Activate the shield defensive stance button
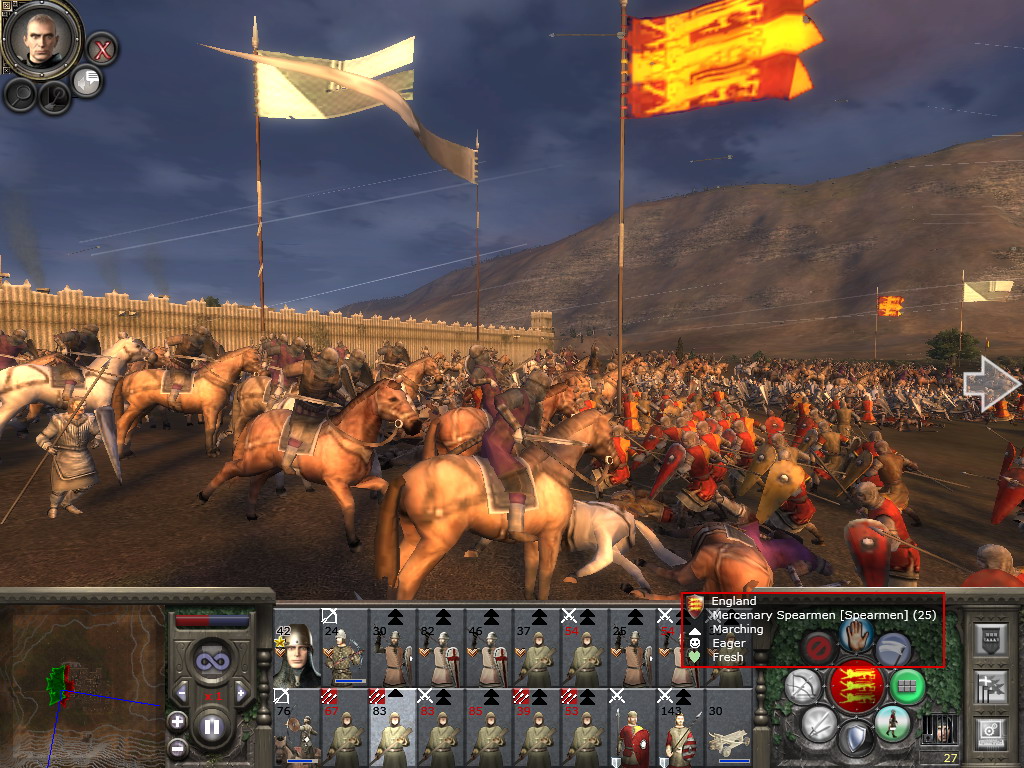Viewport: 1024px width, 768px height. pos(855,738)
